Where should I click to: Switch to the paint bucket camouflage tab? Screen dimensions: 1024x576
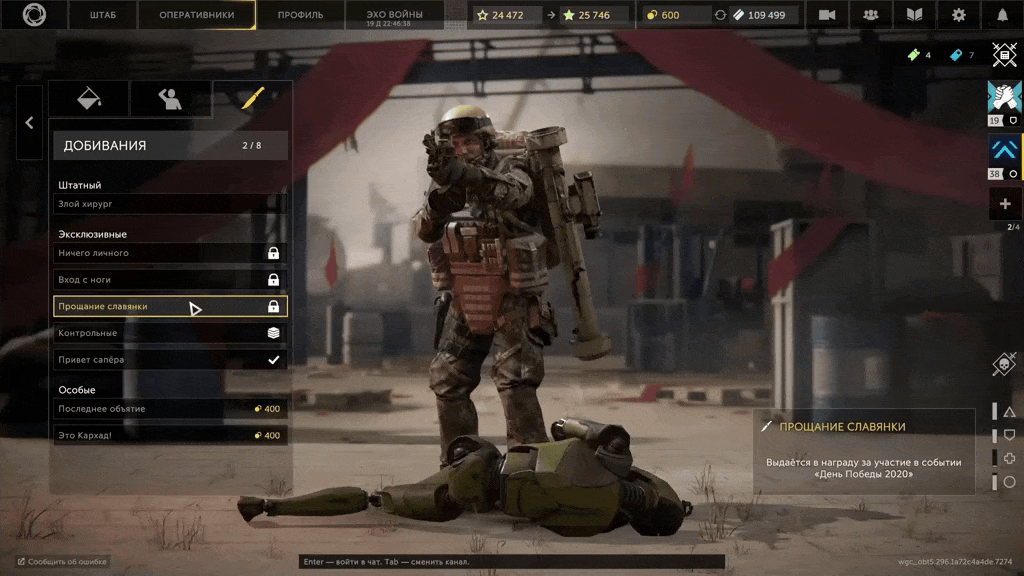90,99
